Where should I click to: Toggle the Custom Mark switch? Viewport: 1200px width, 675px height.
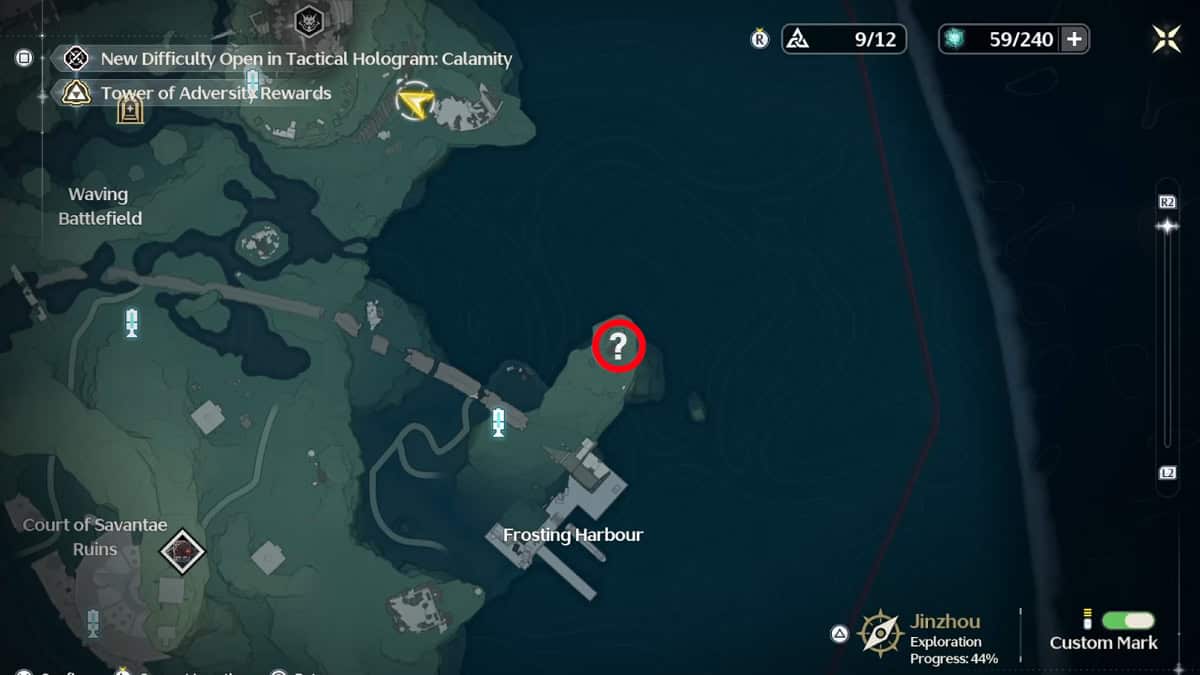click(1127, 621)
